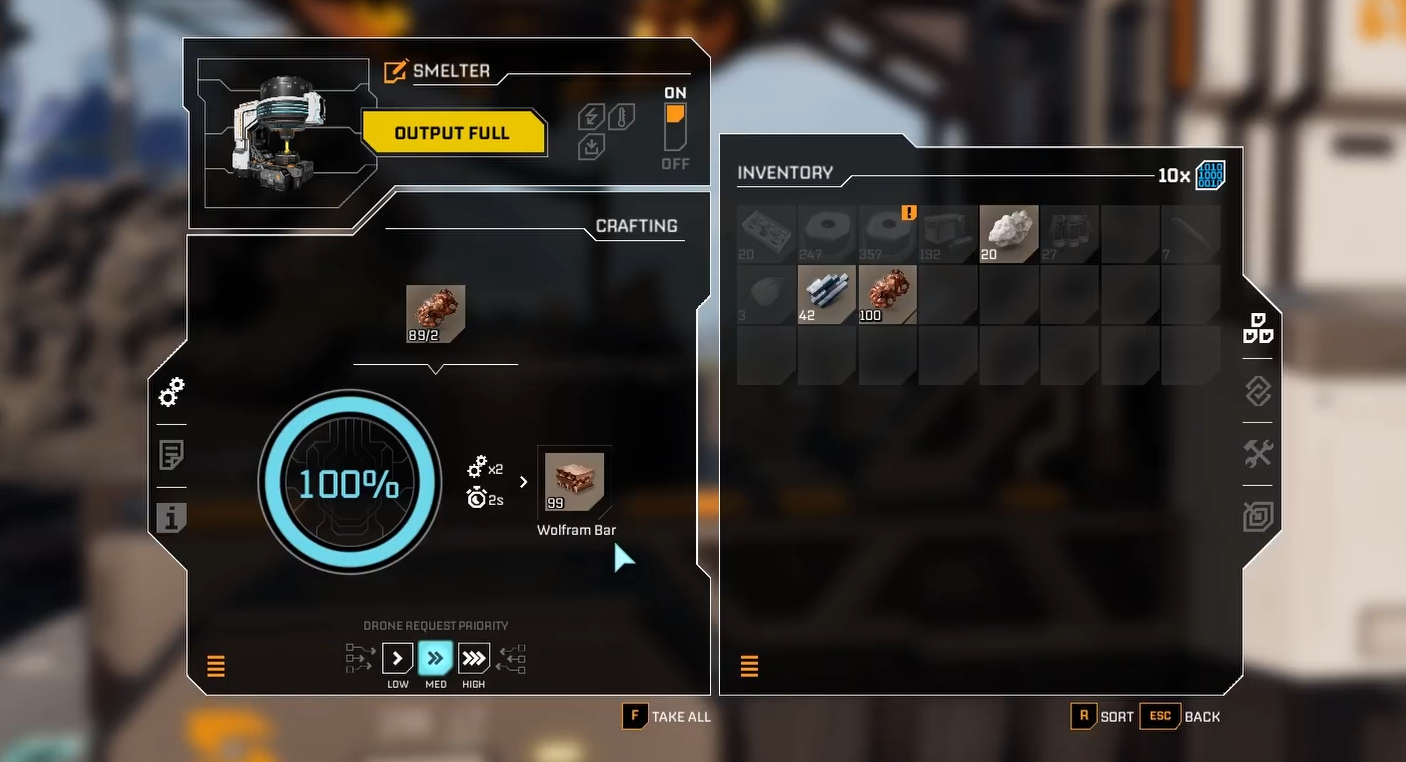
Task: Set drone request priority to LOW
Action: [397, 658]
